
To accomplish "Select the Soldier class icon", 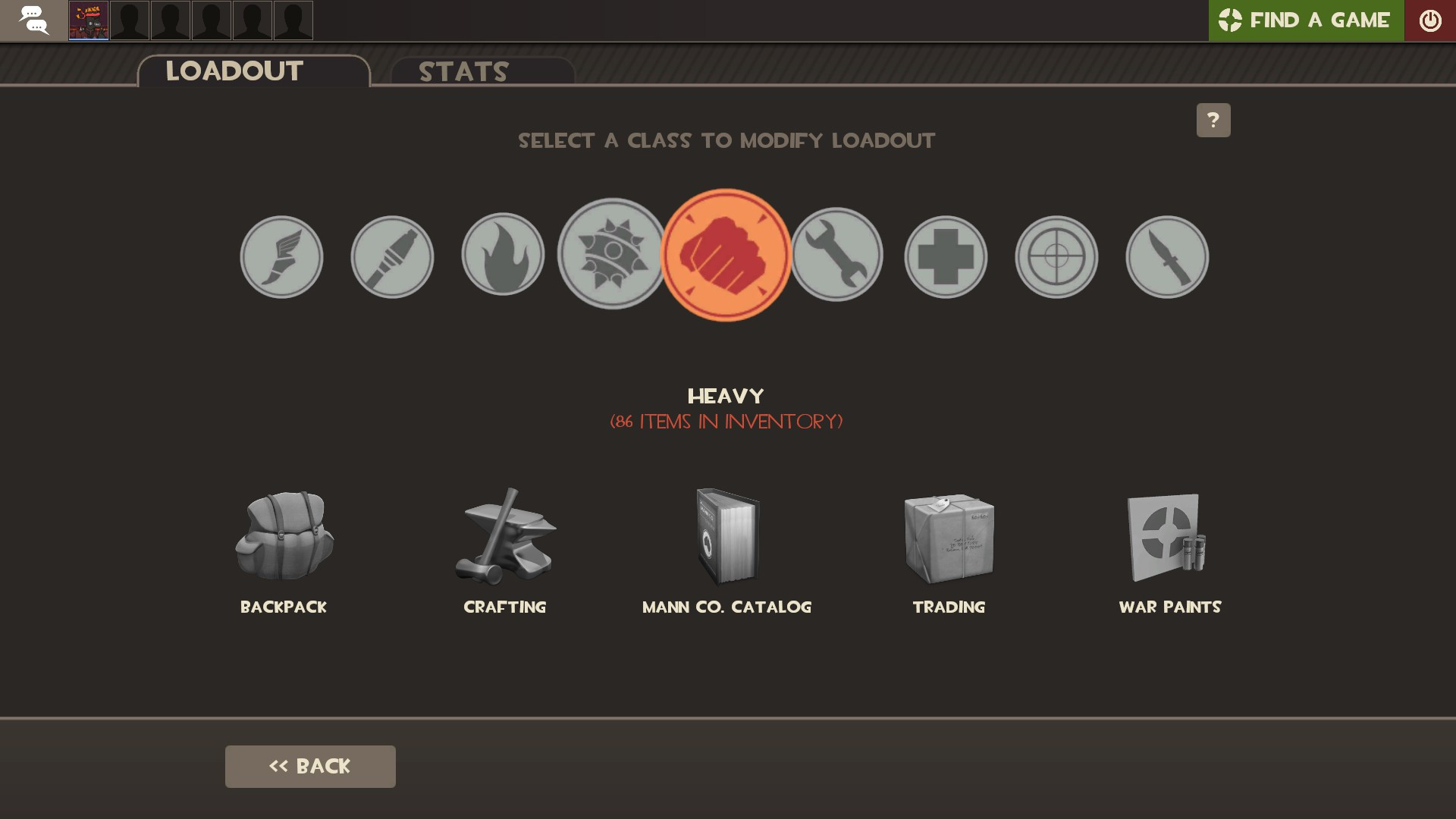I will tap(392, 256).
